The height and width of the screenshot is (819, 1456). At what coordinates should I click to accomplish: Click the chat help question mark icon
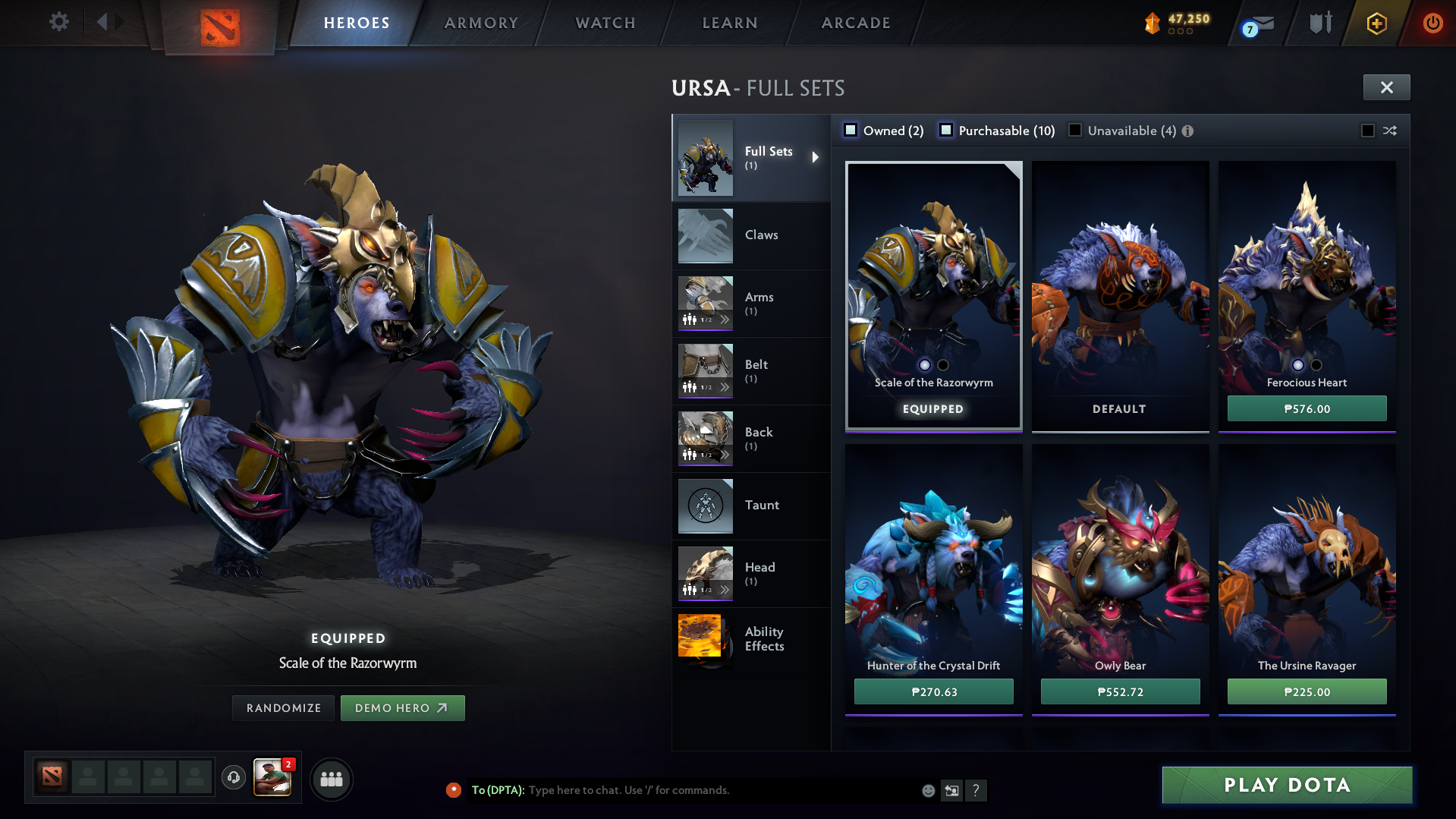coord(976,790)
